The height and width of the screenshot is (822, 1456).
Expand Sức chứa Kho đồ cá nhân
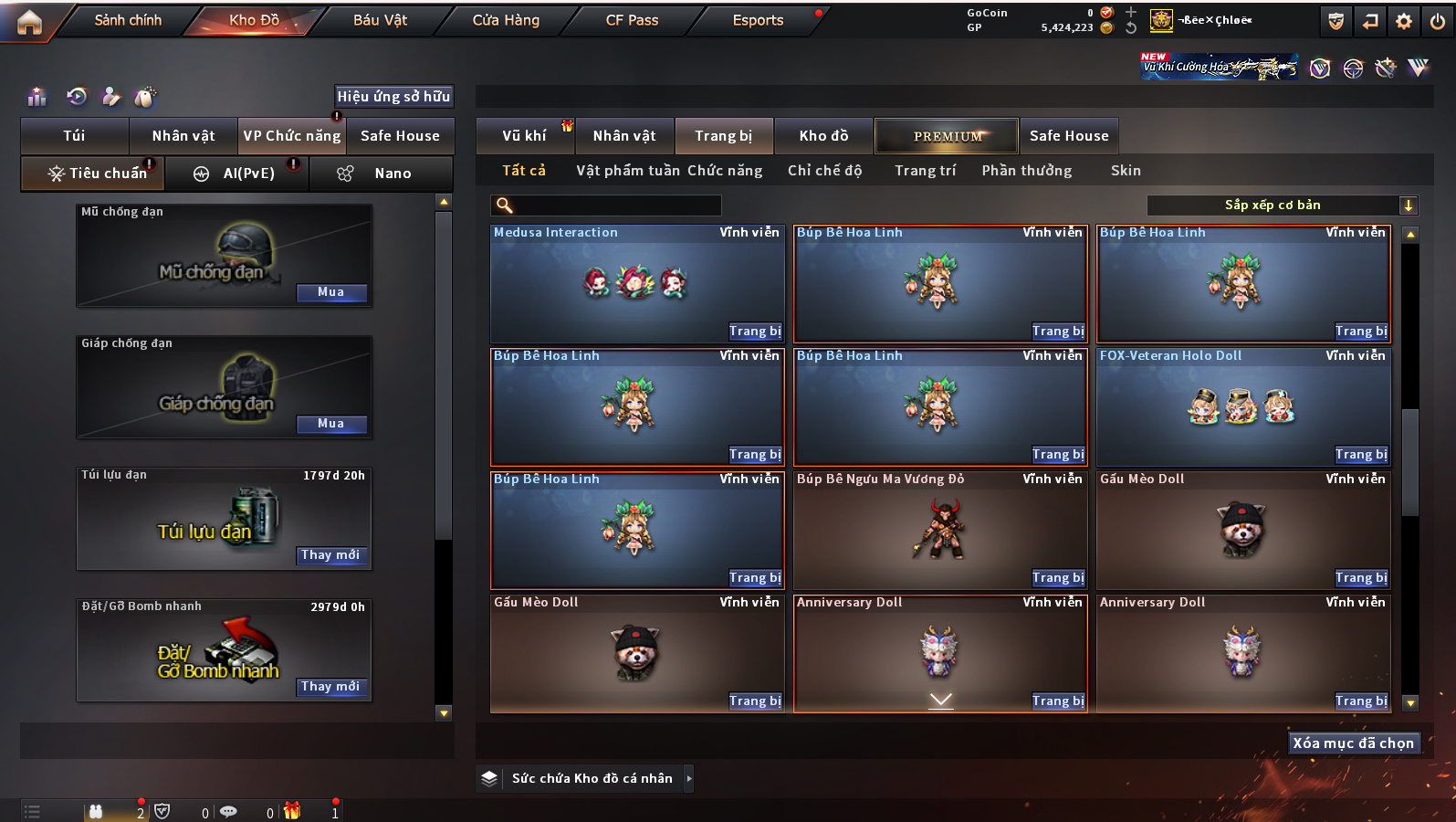(x=689, y=778)
